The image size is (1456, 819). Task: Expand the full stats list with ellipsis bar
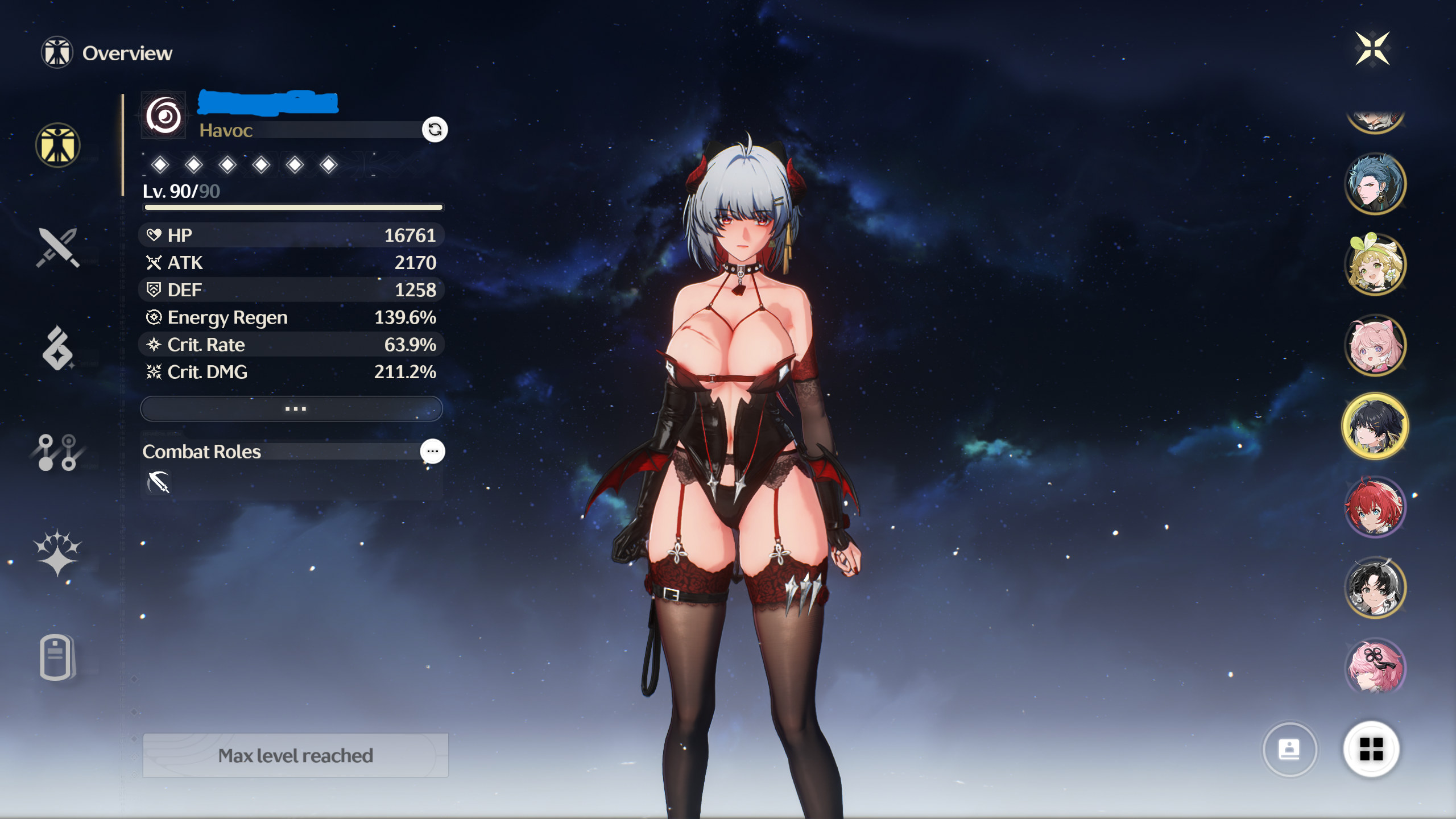[291, 408]
